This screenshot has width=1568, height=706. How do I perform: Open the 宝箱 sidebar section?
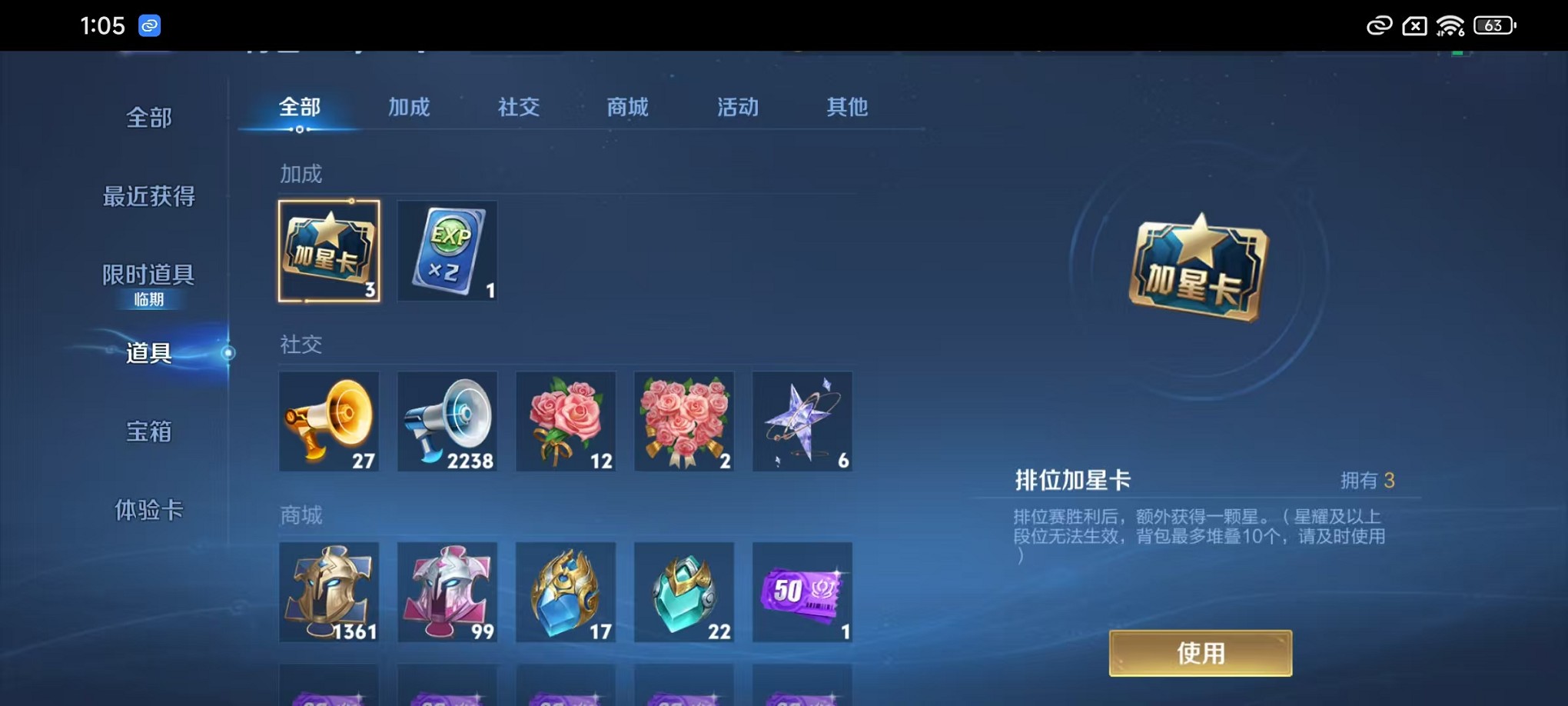click(x=148, y=433)
